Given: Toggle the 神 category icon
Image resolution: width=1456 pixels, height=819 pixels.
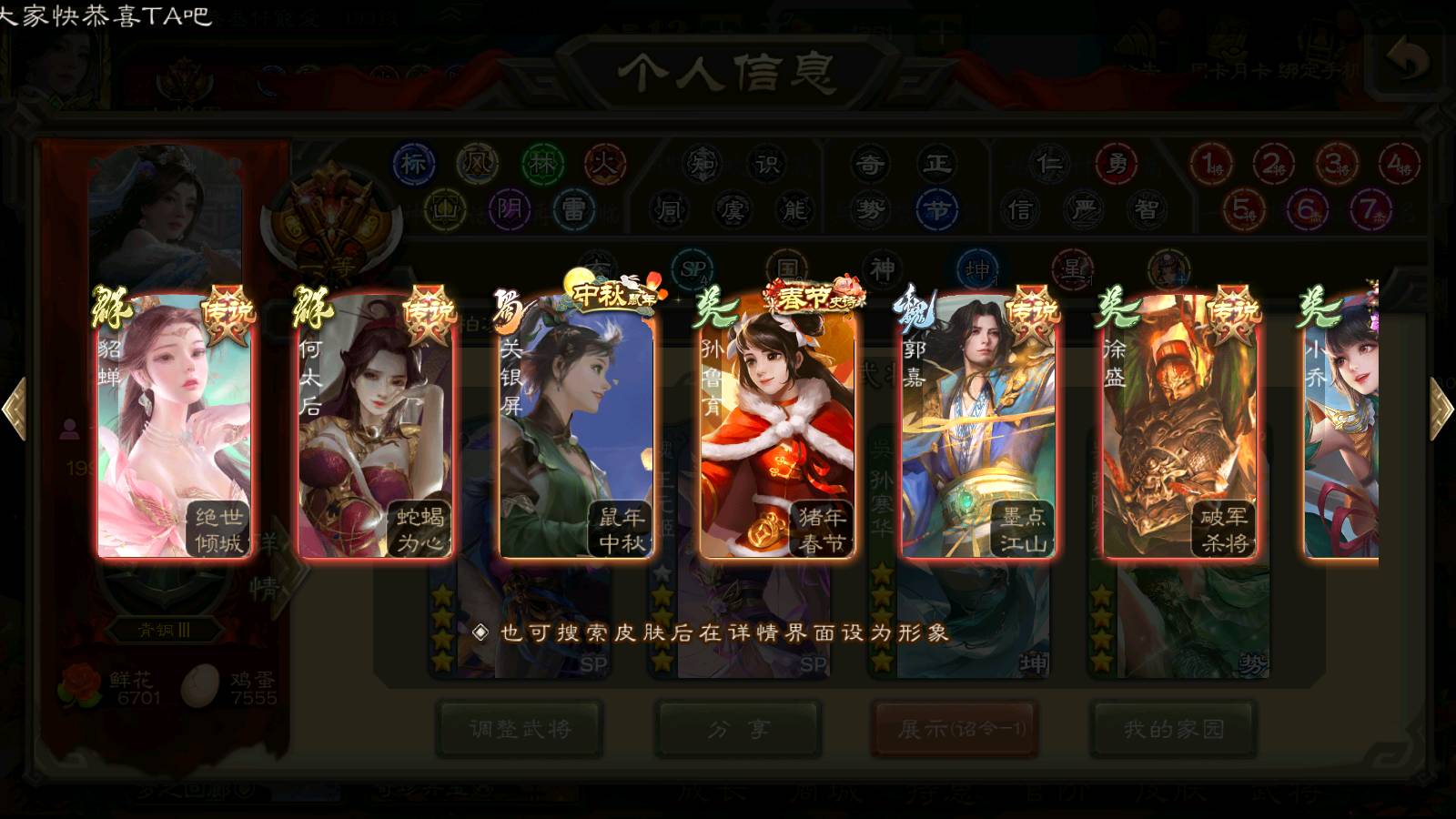Looking at the screenshot, I should coord(882,269).
